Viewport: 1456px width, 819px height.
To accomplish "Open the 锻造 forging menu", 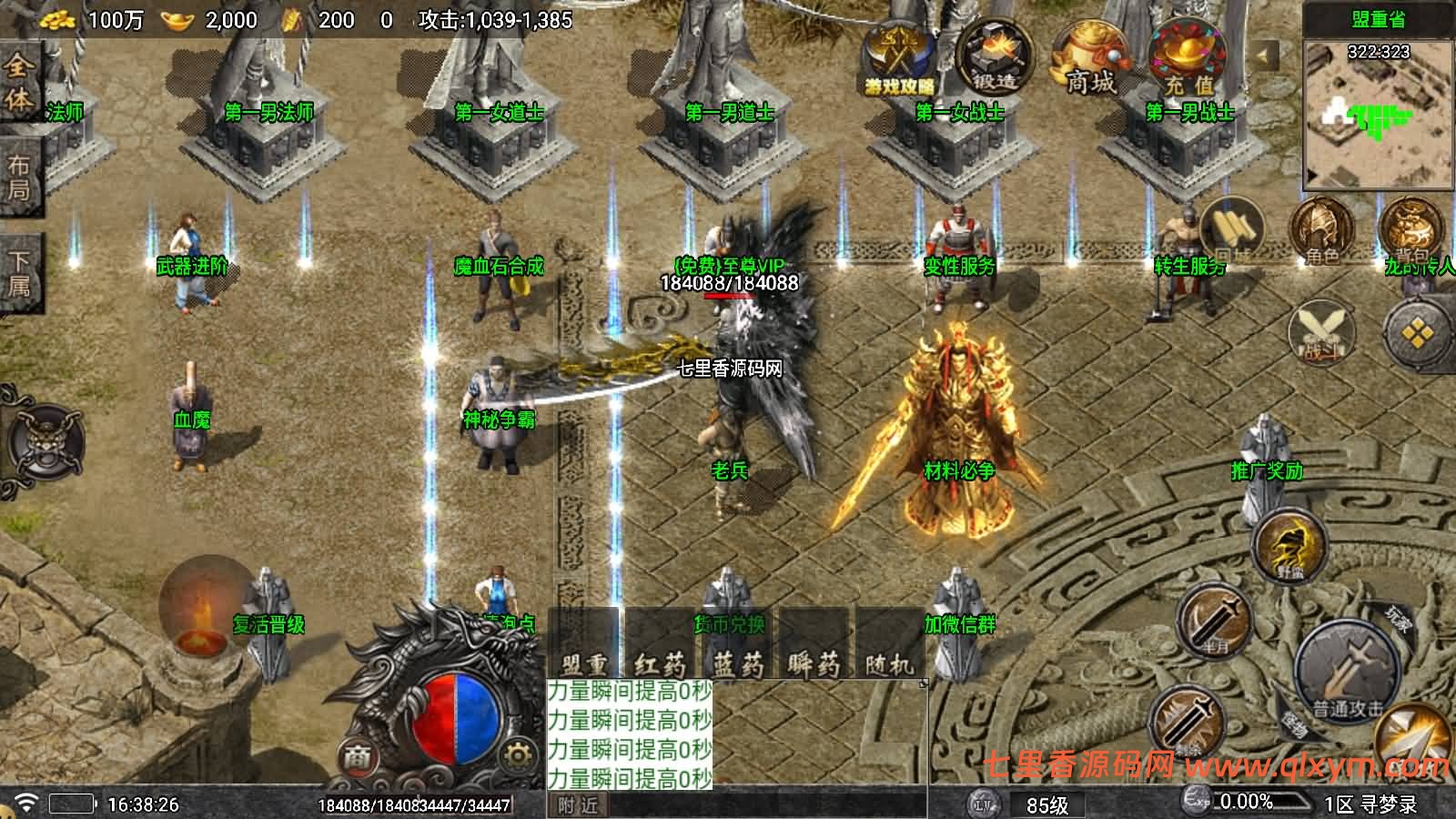I will point(995,57).
